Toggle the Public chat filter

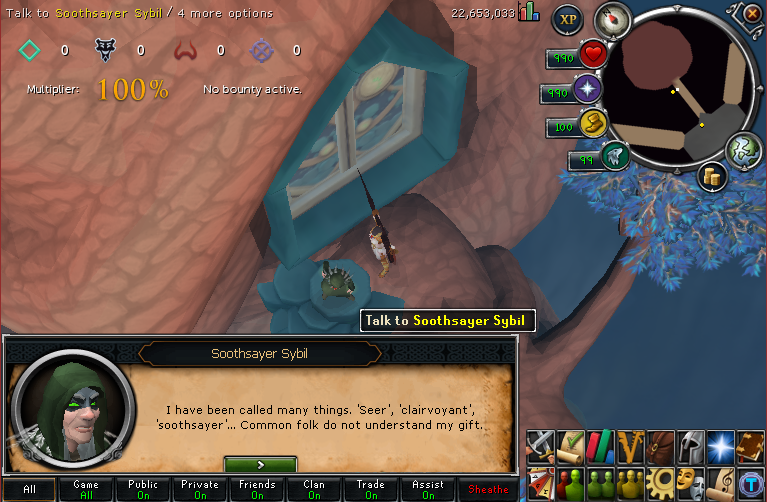pos(143,489)
